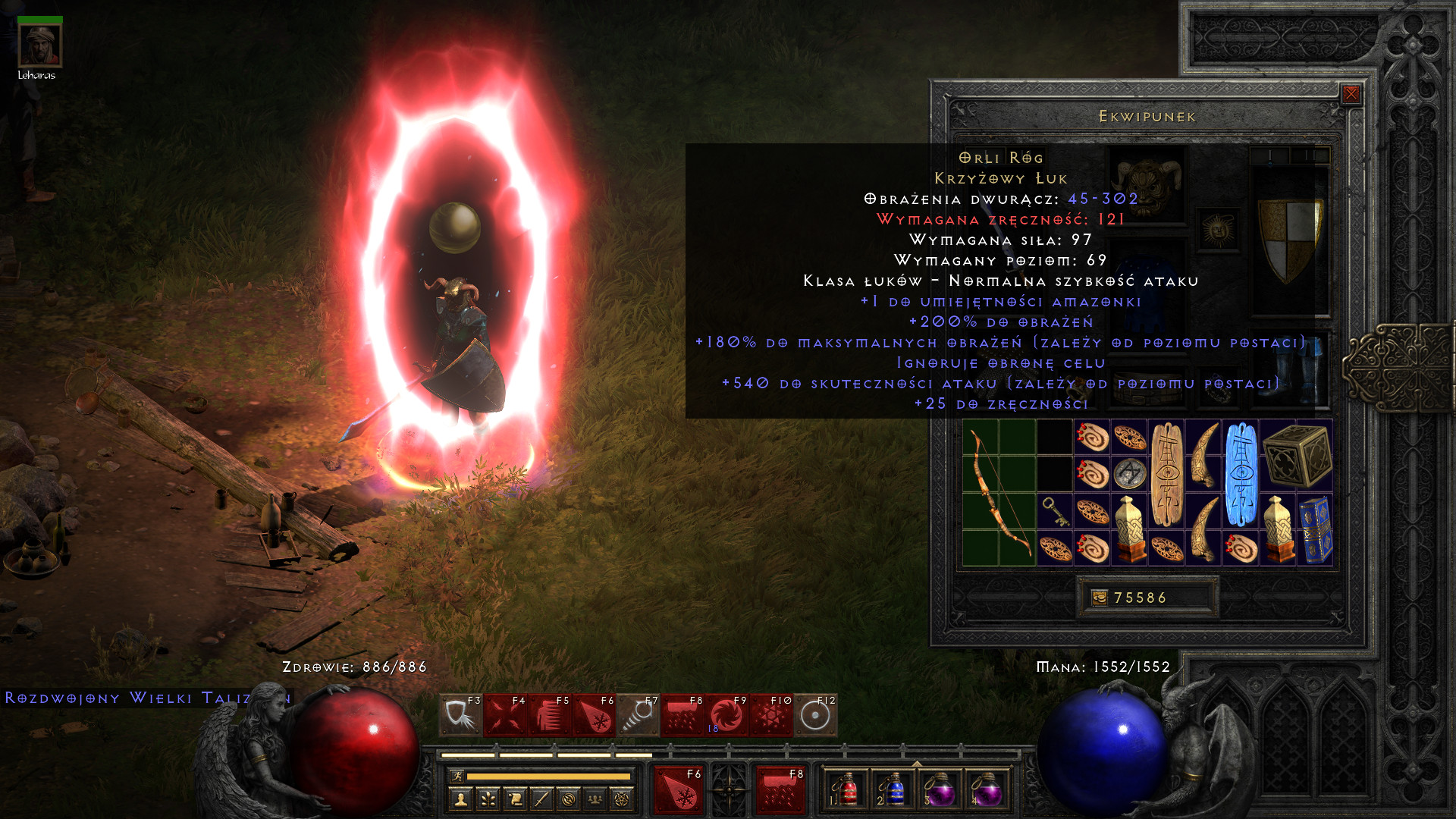Choose the F12 circle skill icon

(816, 715)
